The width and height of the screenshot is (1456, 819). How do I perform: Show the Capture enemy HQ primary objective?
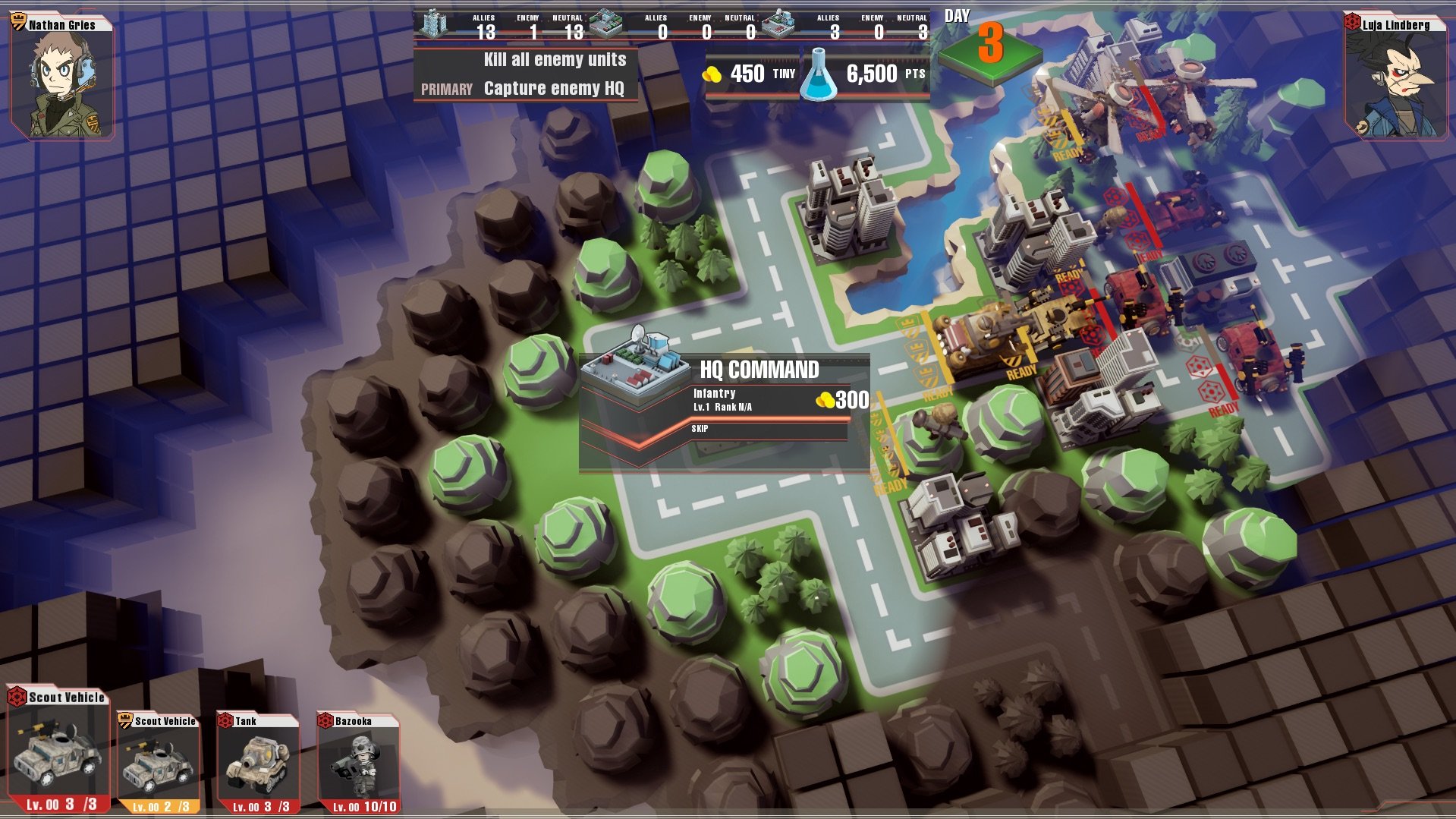click(553, 89)
